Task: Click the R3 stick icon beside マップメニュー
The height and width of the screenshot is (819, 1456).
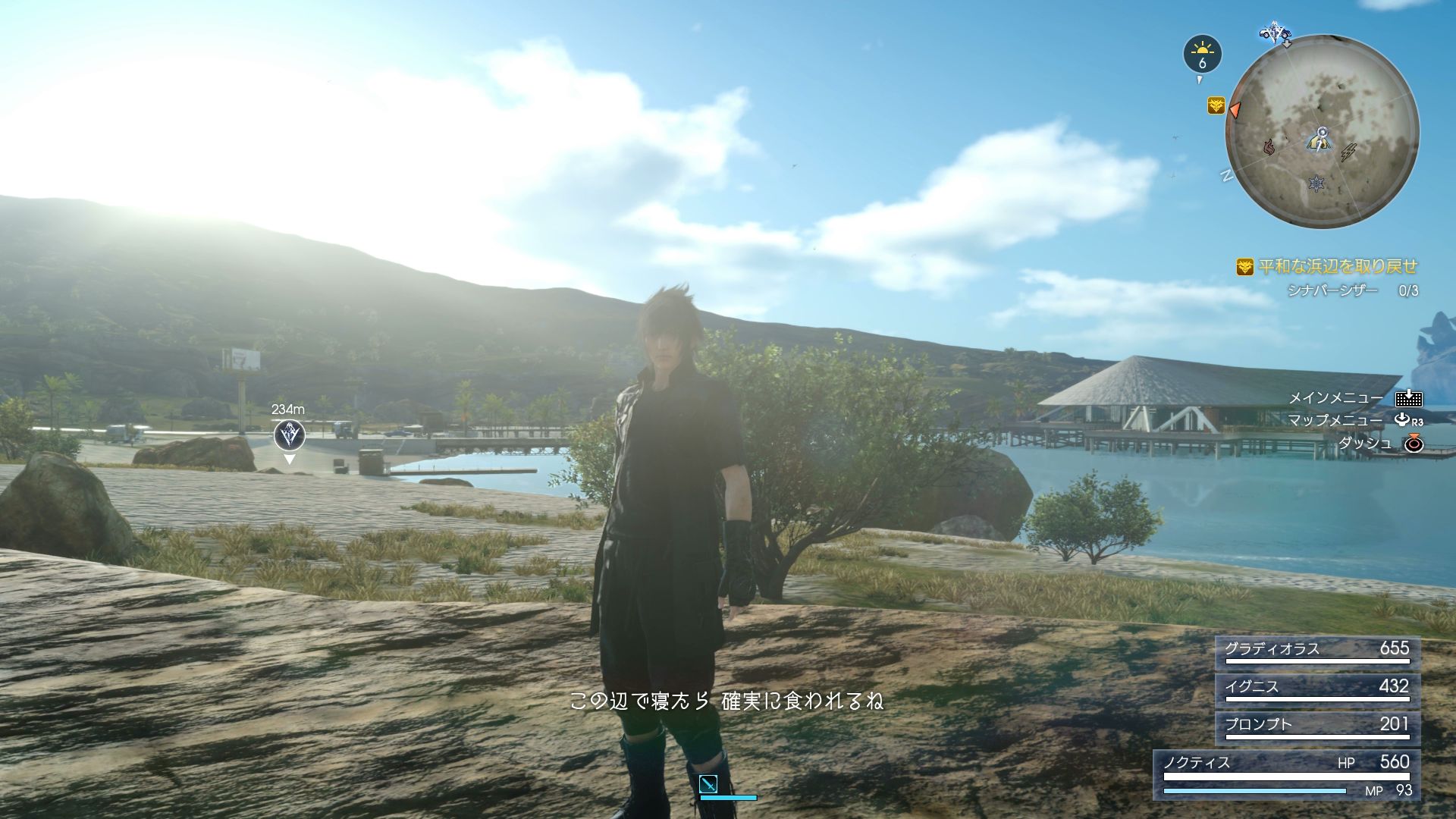Action: pyautogui.click(x=1402, y=420)
